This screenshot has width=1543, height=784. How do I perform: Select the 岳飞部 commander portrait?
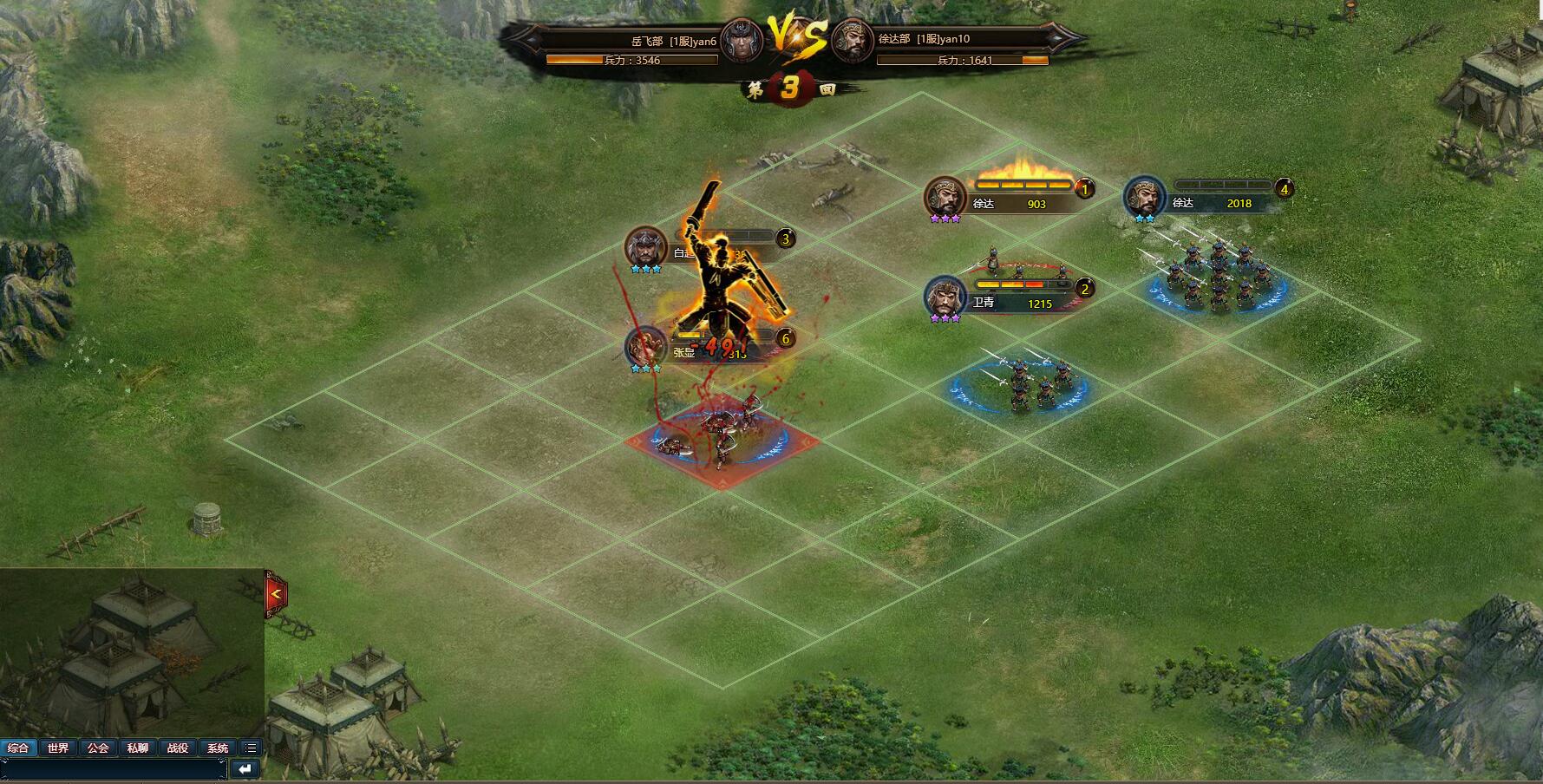pos(741,41)
